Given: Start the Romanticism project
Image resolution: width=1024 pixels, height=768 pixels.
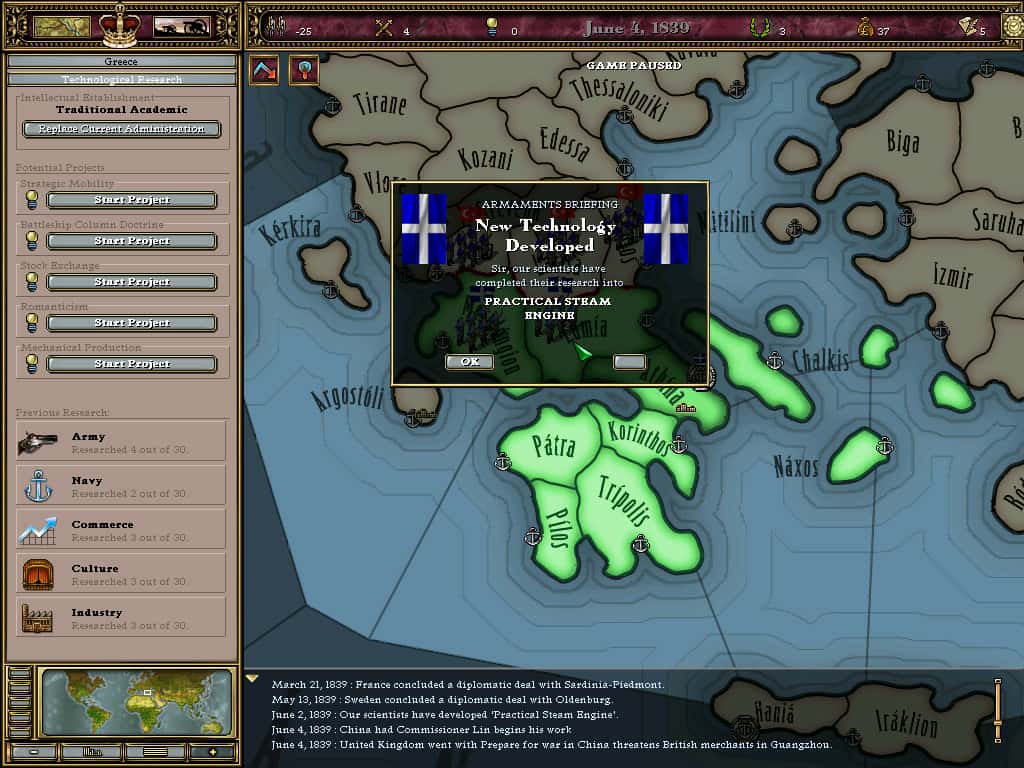Looking at the screenshot, I should point(132,323).
